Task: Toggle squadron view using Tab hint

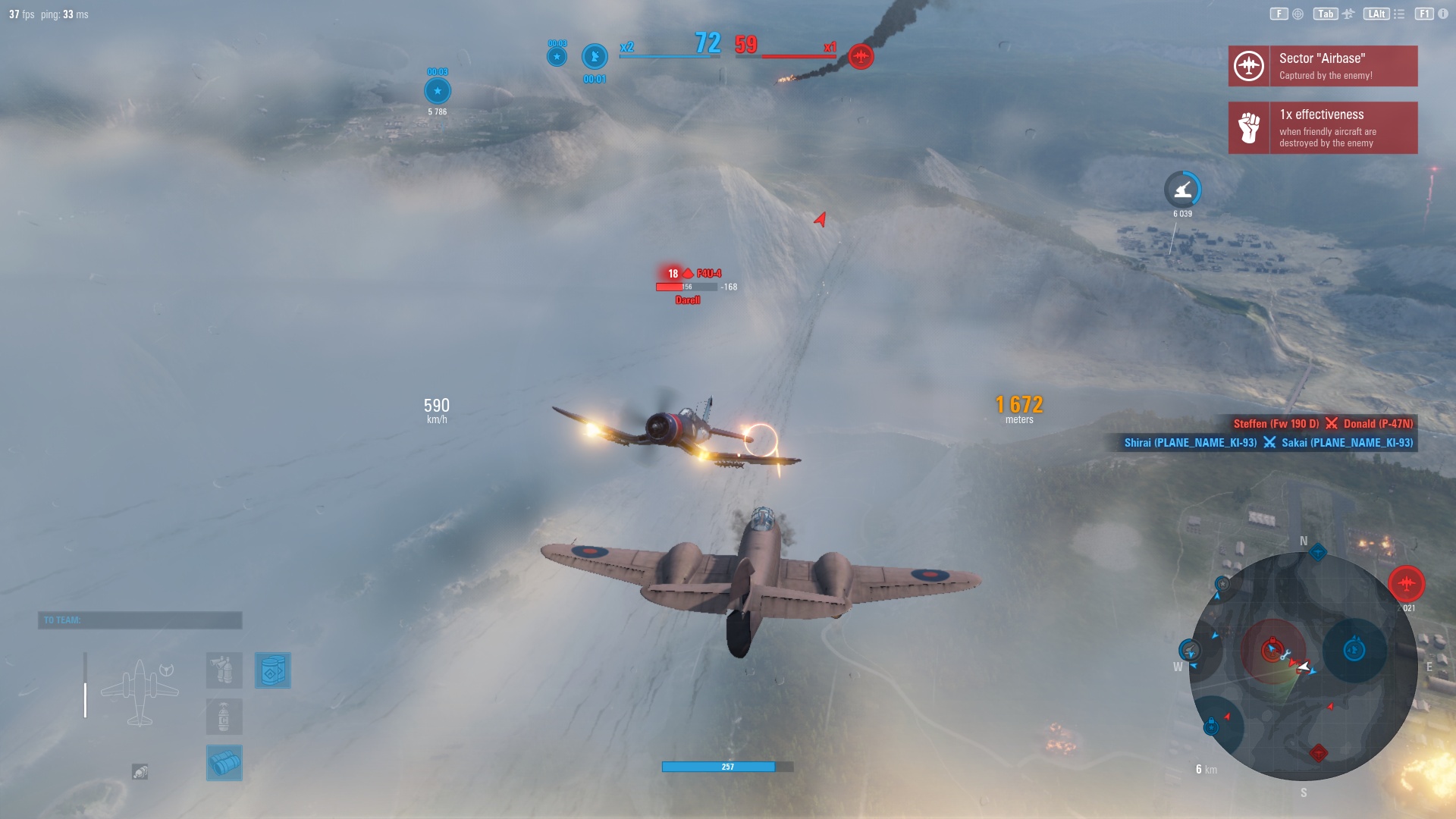Action: point(1326,14)
